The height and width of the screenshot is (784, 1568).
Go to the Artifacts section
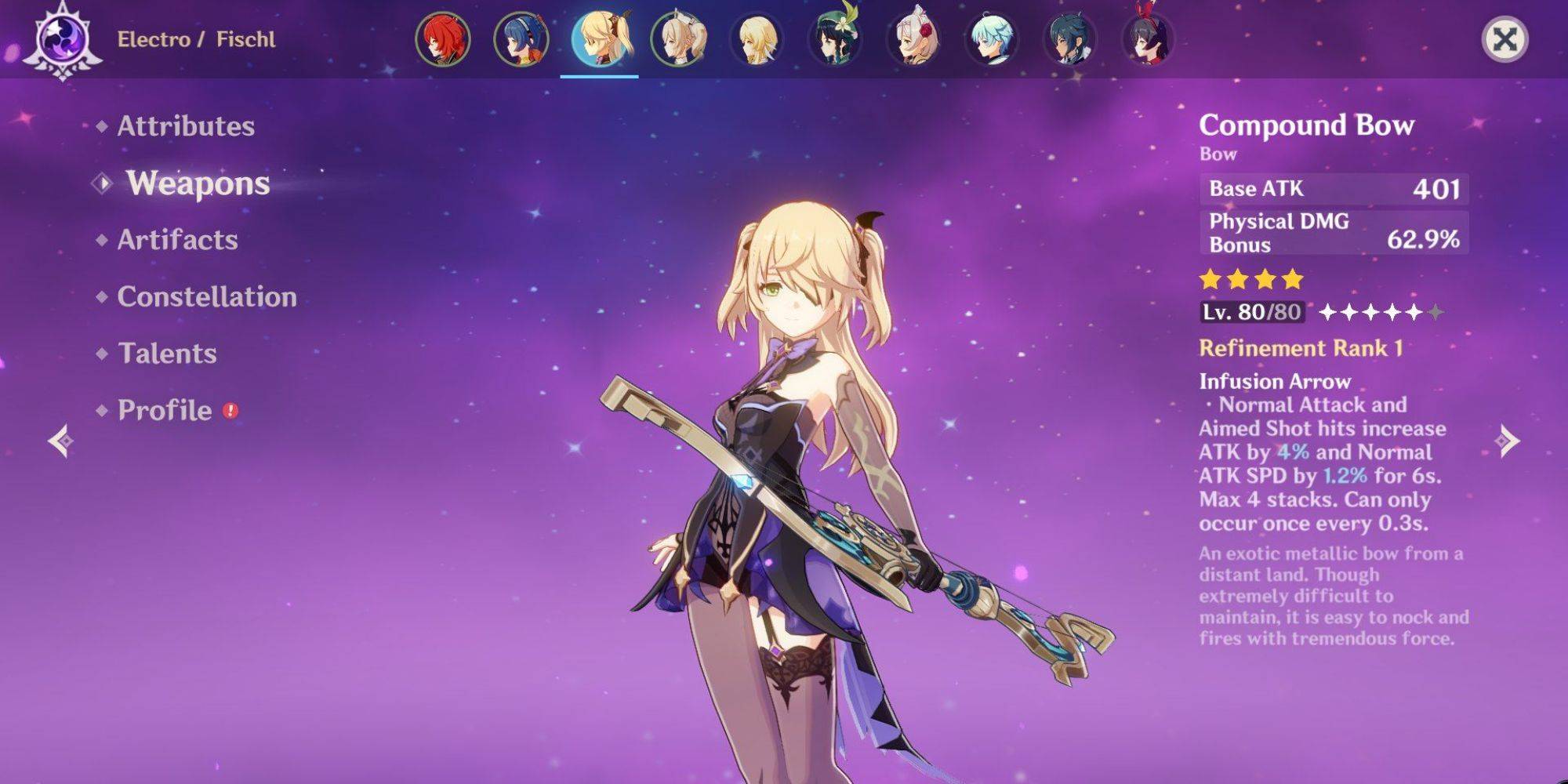pos(177,240)
